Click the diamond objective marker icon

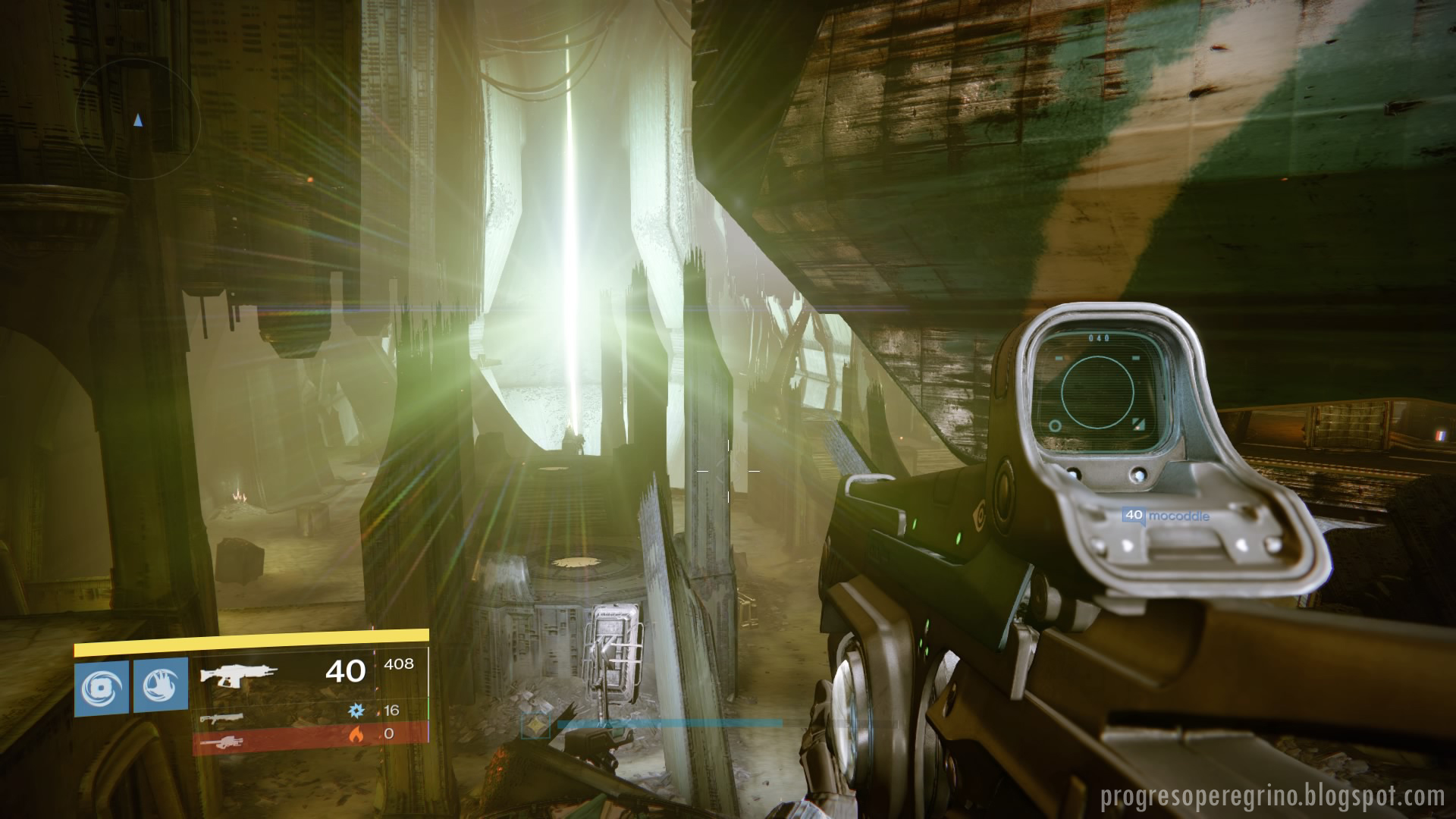[x=538, y=724]
